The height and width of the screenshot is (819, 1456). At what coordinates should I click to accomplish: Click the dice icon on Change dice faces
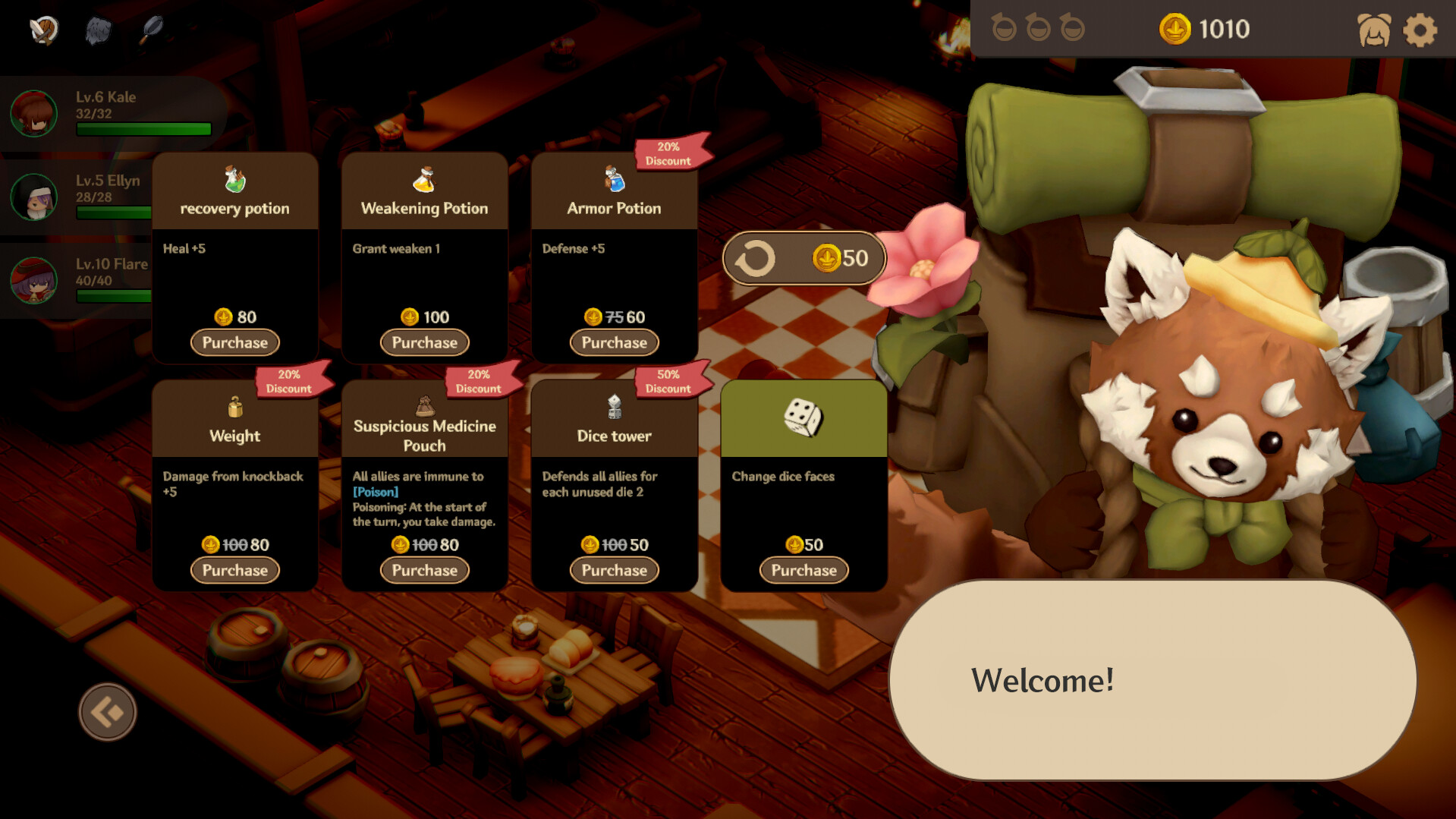(803, 416)
